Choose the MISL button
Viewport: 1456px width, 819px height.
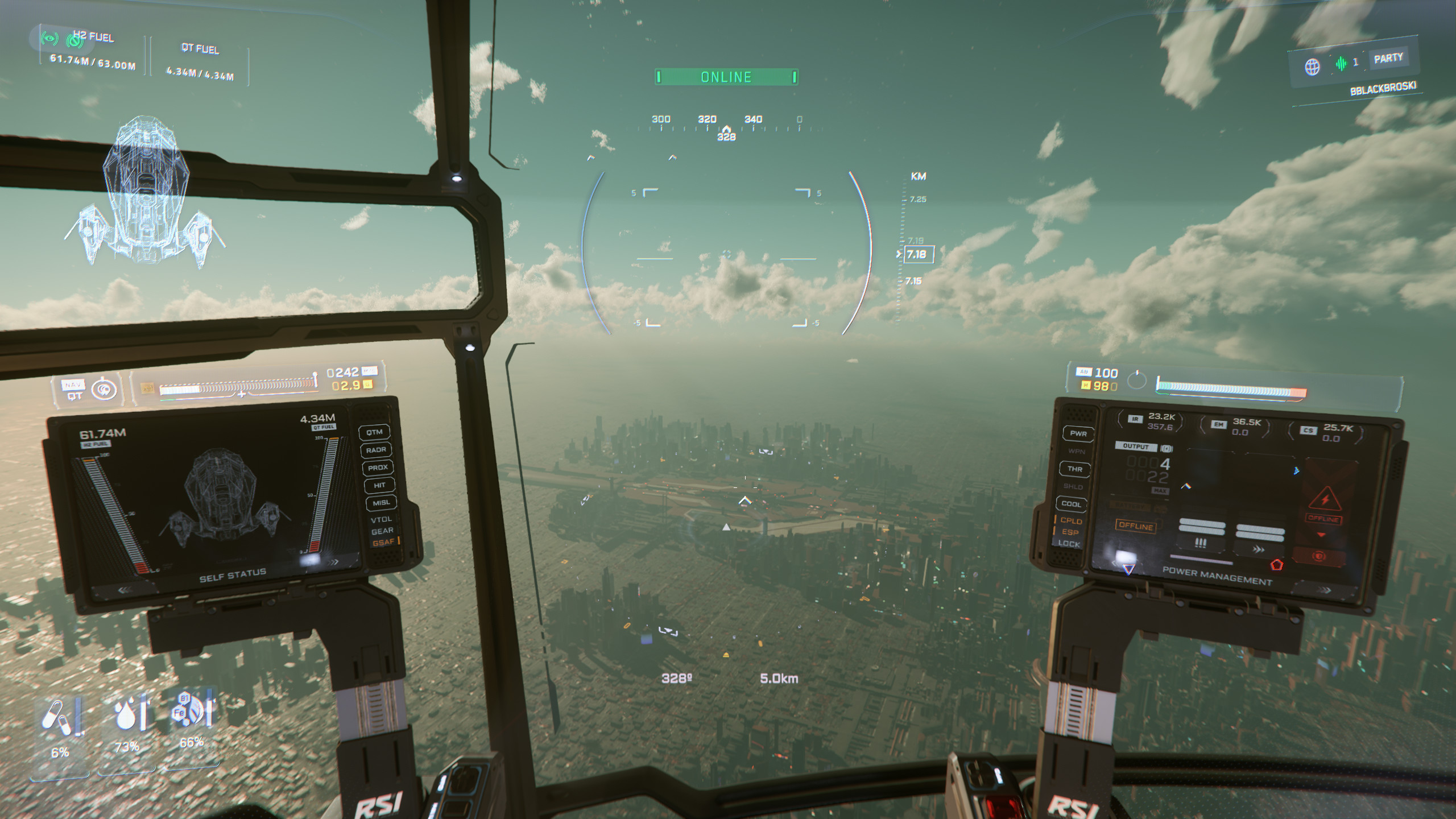coord(381,503)
